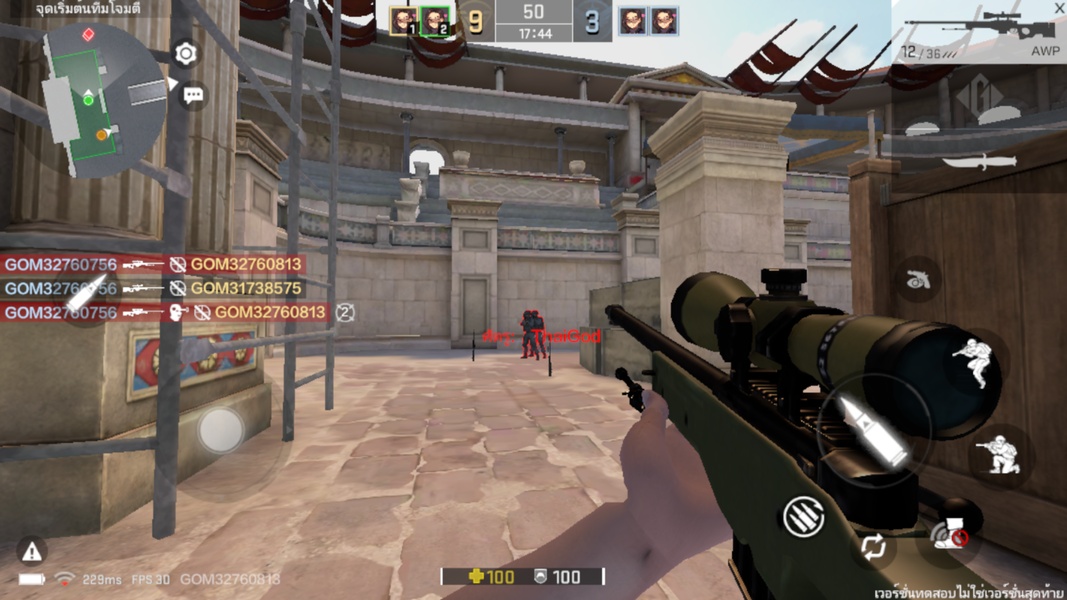Tap the pistol view toggle icon
Image resolution: width=1067 pixels, height=600 pixels.
(x=917, y=282)
